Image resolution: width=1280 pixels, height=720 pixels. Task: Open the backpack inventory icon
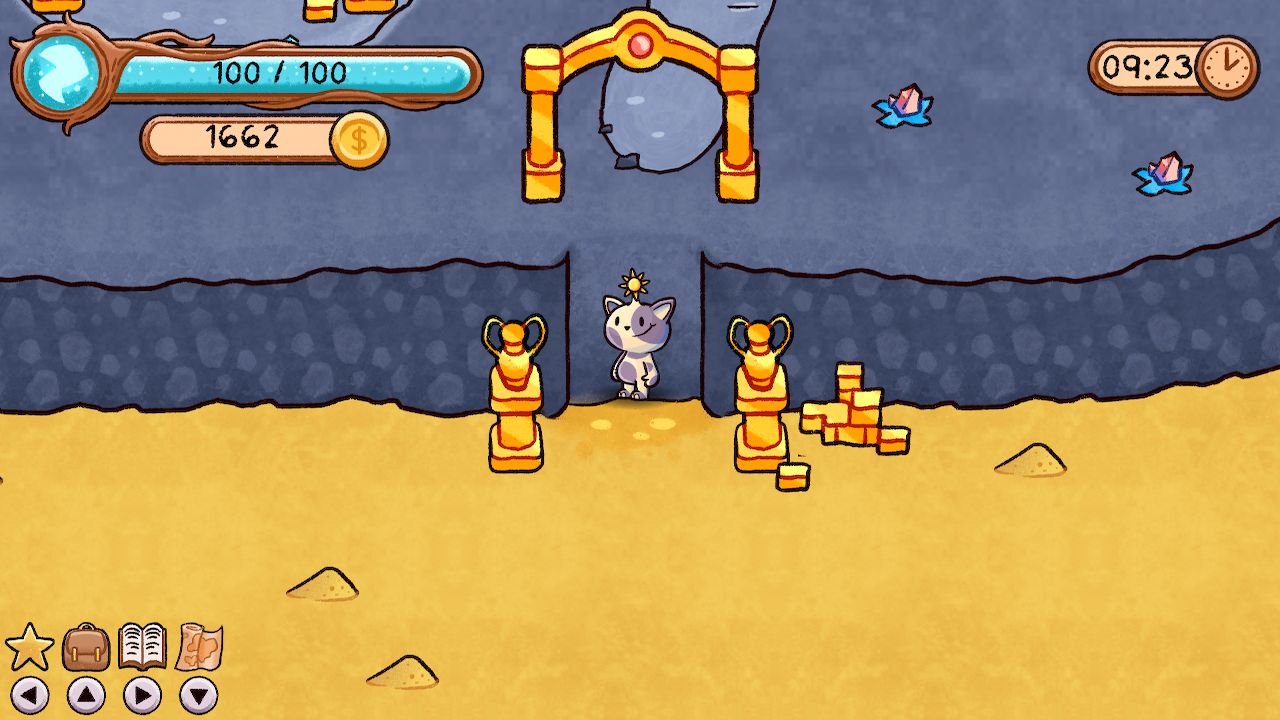(x=85, y=649)
